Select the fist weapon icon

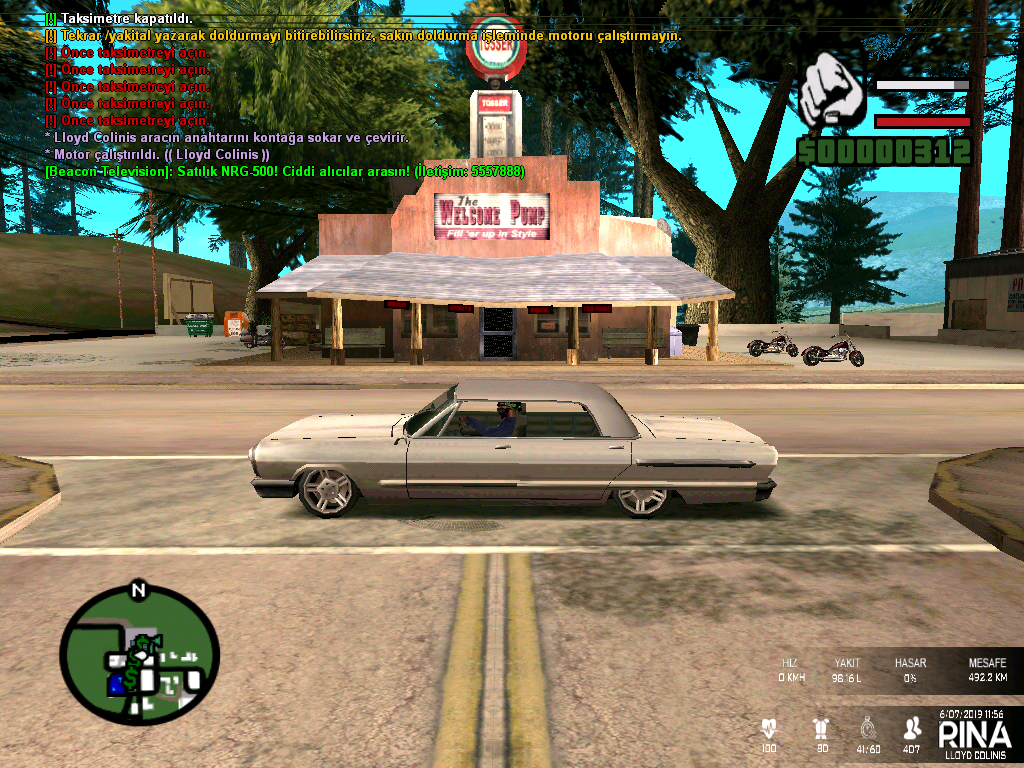click(833, 90)
